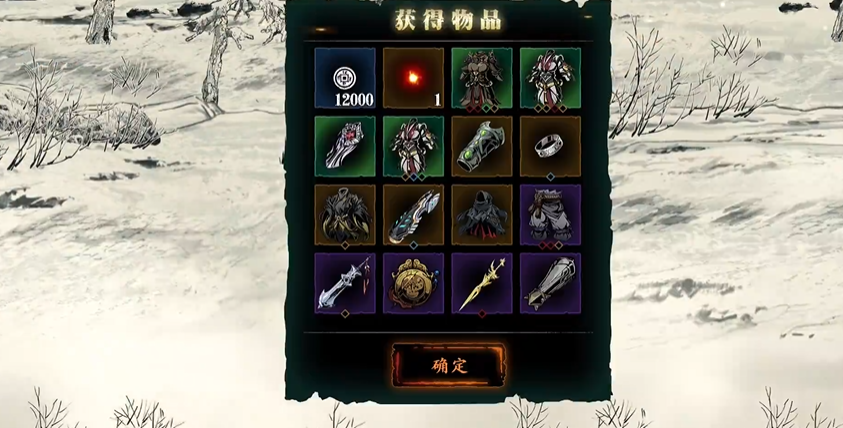Viewport: 843px width, 428px height.
Task: Select the 12000 coin reward slot
Action: (x=345, y=78)
